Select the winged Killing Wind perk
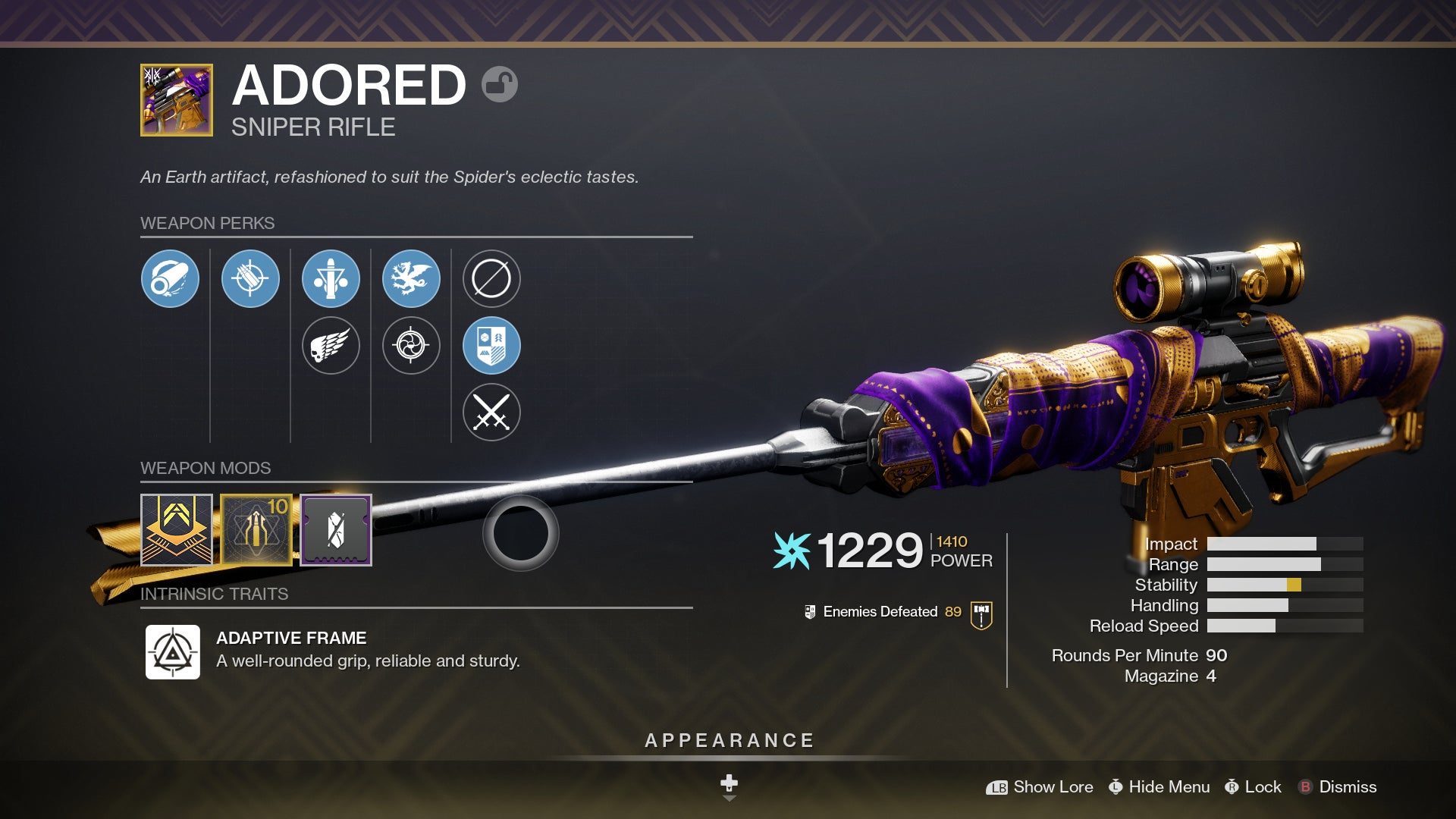1456x819 pixels. point(330,345)
